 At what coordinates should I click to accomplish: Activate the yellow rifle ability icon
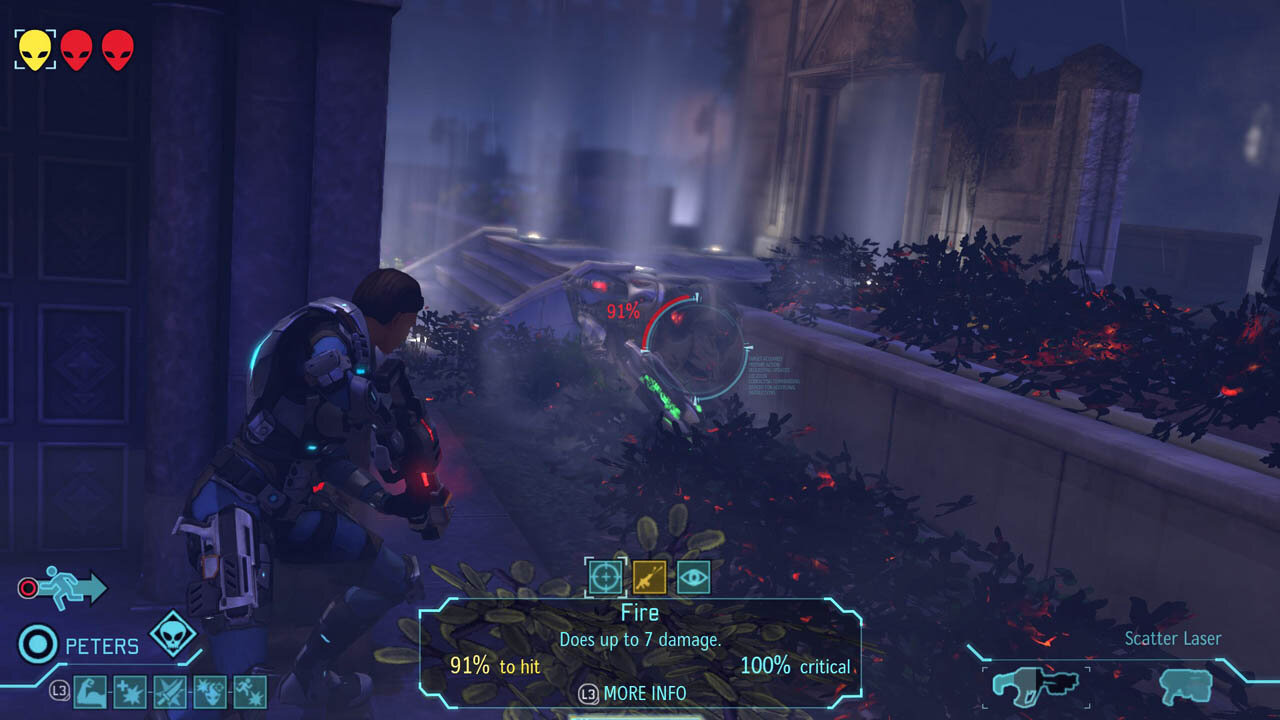(649, 576)
